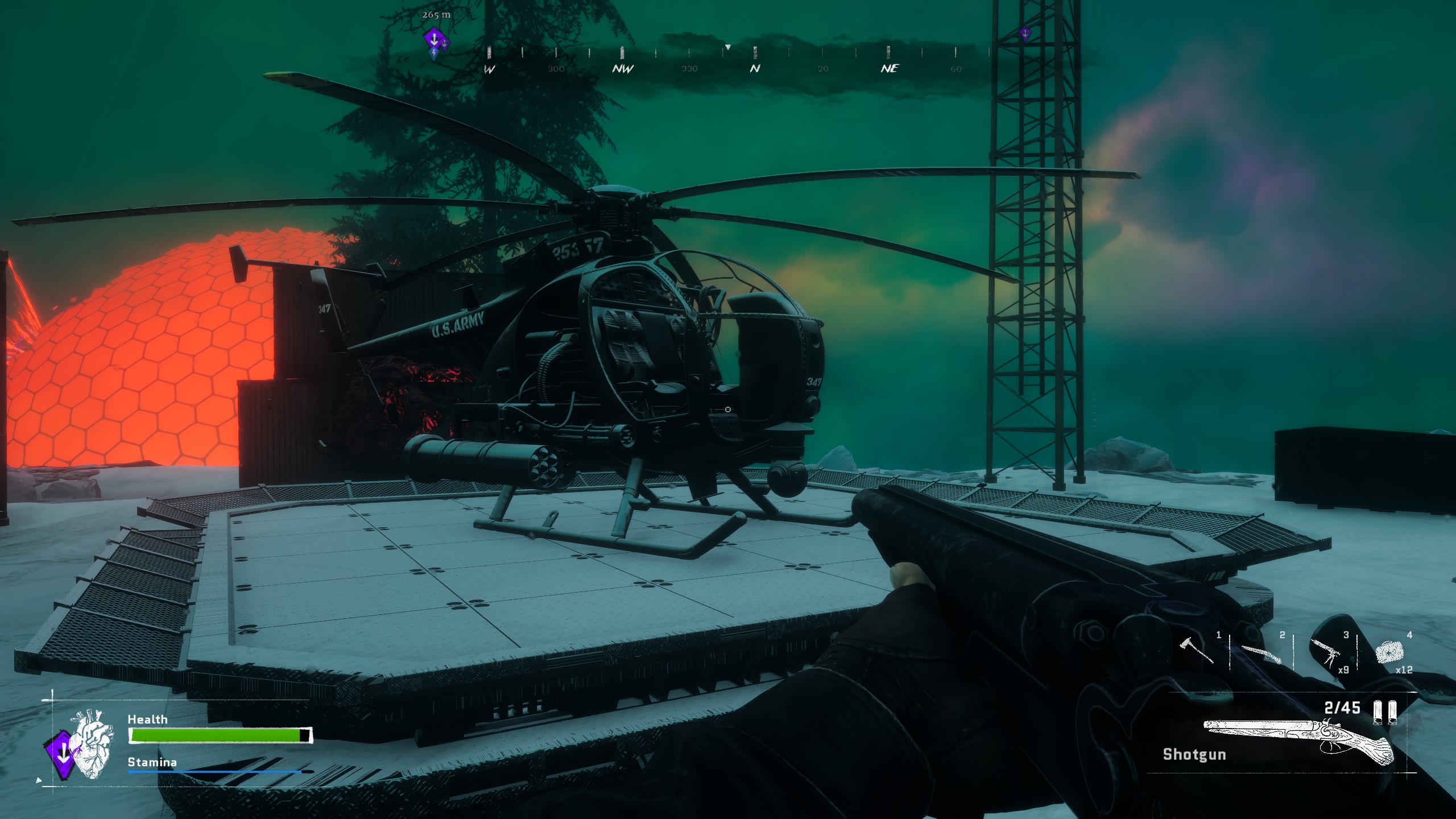Screen dimensions: 1456x819
Task: Click the purple marker at the compass's east end
Action: pyautogui.click(x=1024, y=34)
